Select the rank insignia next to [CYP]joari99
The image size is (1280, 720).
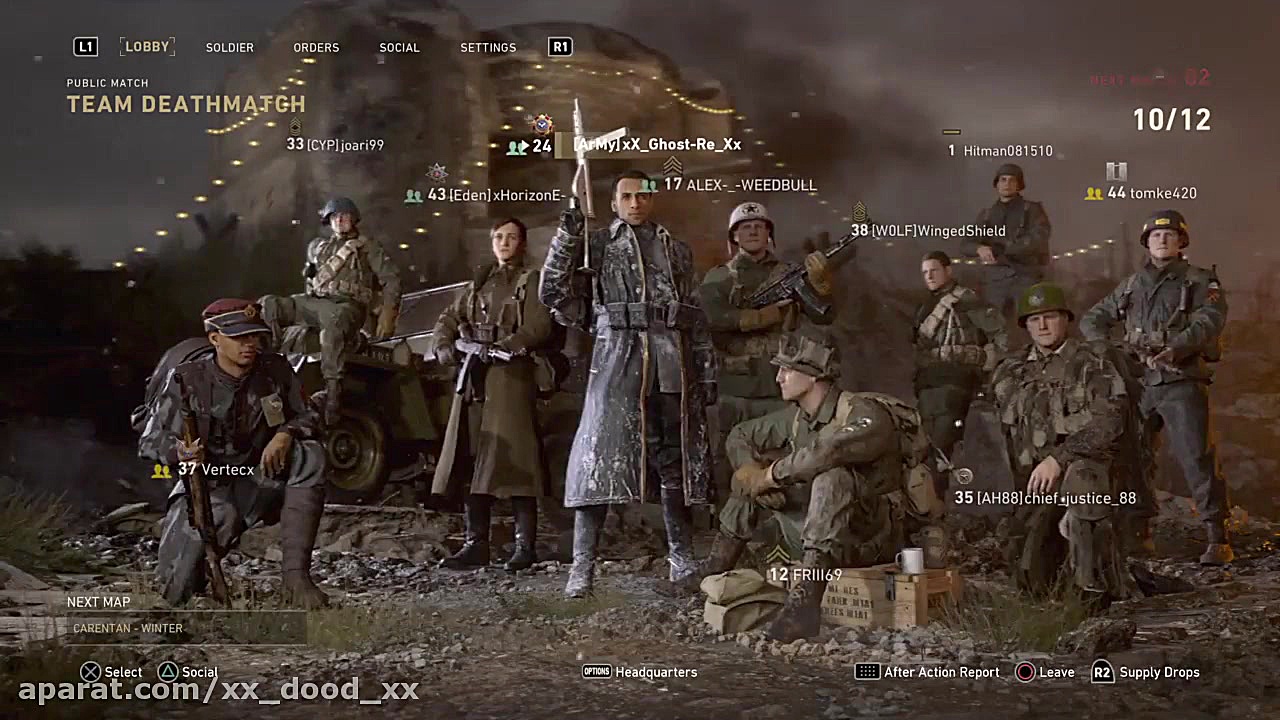(x=296, y=128)
